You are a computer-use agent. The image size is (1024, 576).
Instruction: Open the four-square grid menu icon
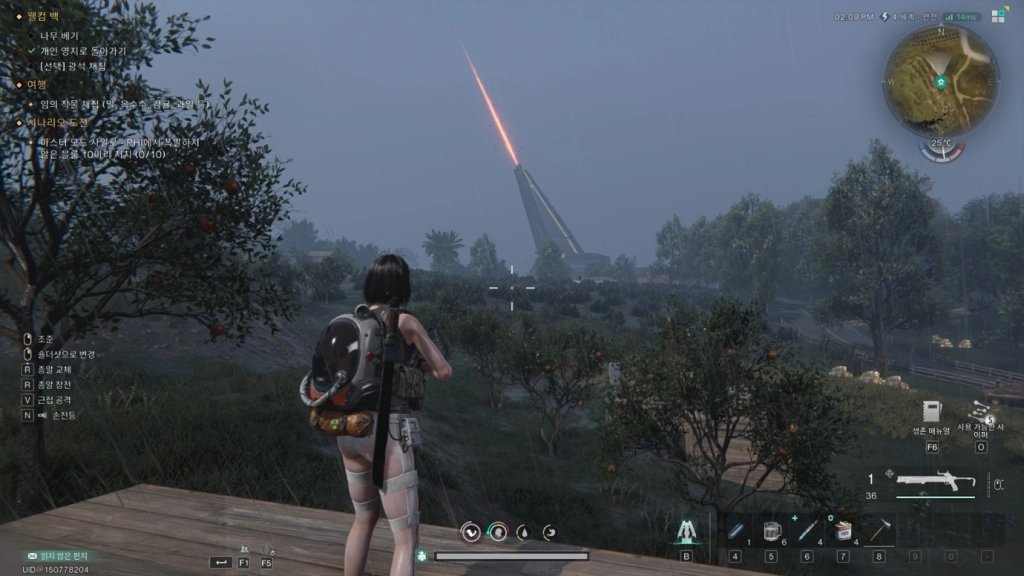(998, 15)
